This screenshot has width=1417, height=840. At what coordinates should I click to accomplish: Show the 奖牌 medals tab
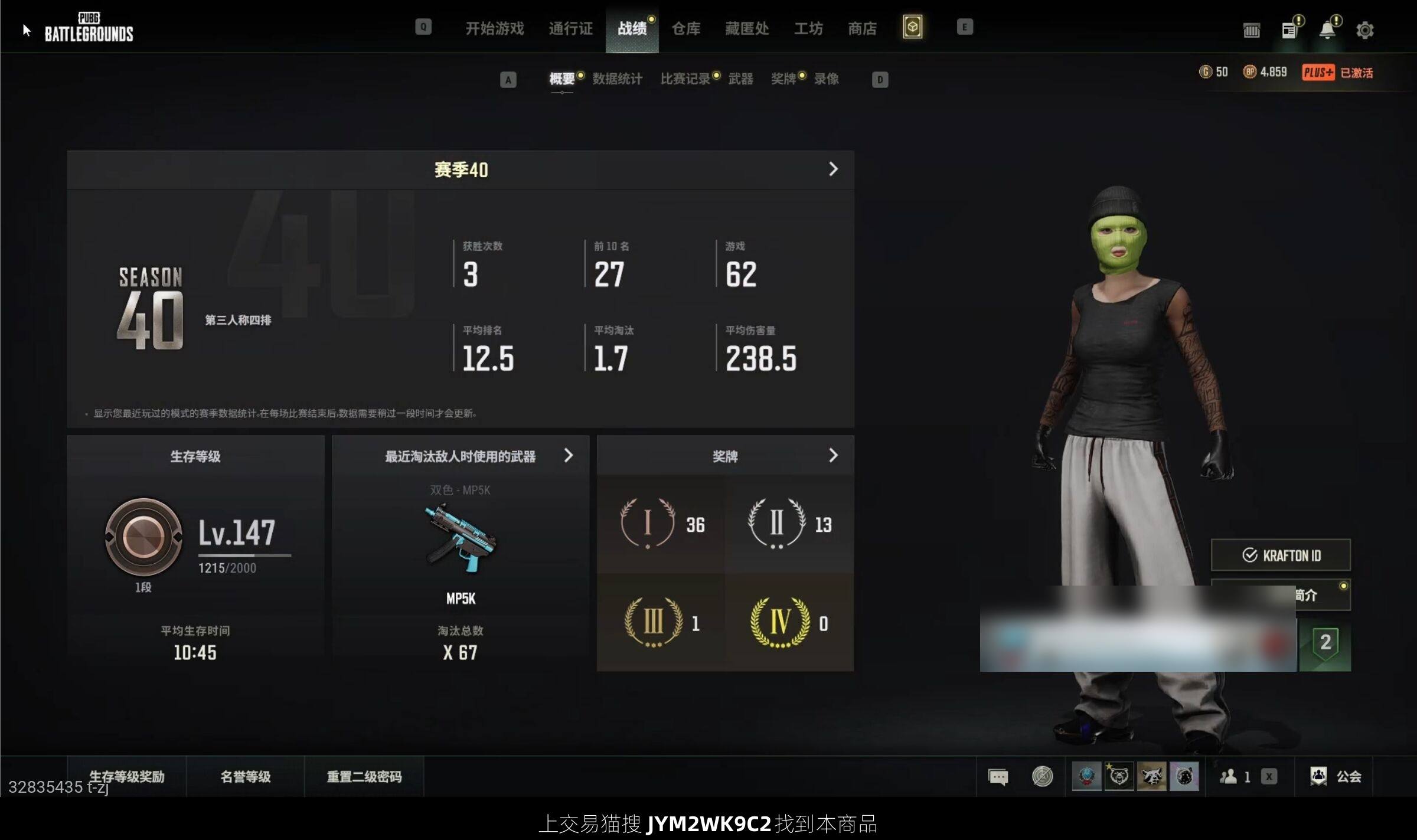click(x=783, y=79)
